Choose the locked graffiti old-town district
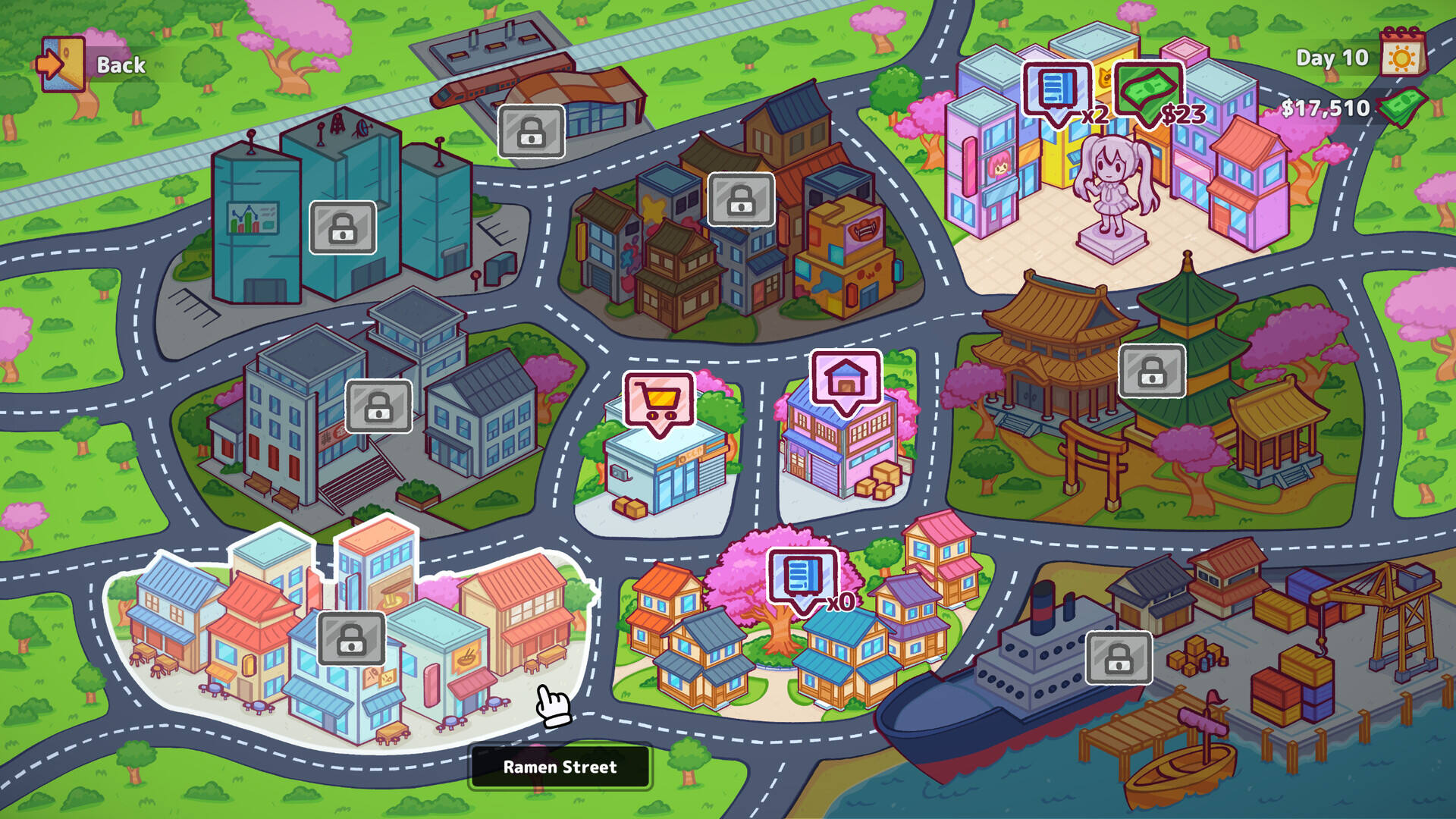Screen dimensions: 1456x819 click(741, 199)
